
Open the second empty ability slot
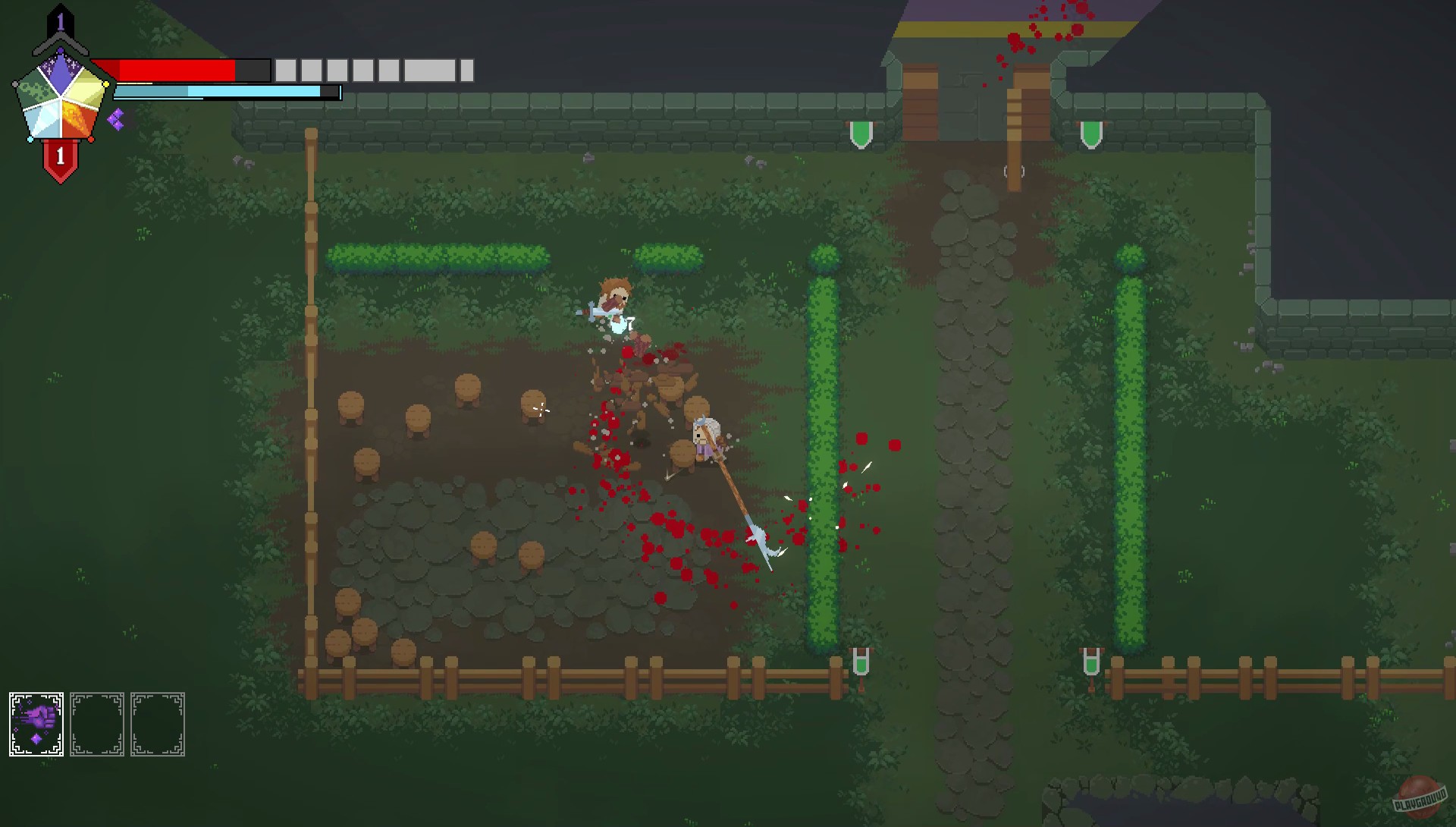[x=97, y=722]
